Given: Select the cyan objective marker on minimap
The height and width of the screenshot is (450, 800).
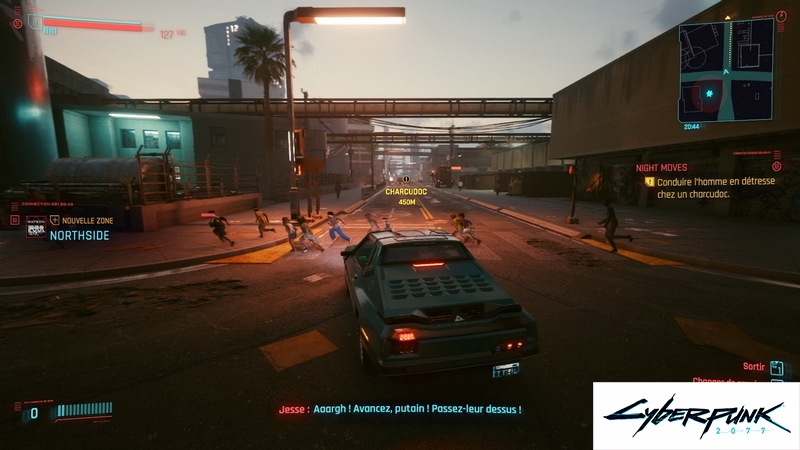Looking at the screenshot, I should [711, 94].
